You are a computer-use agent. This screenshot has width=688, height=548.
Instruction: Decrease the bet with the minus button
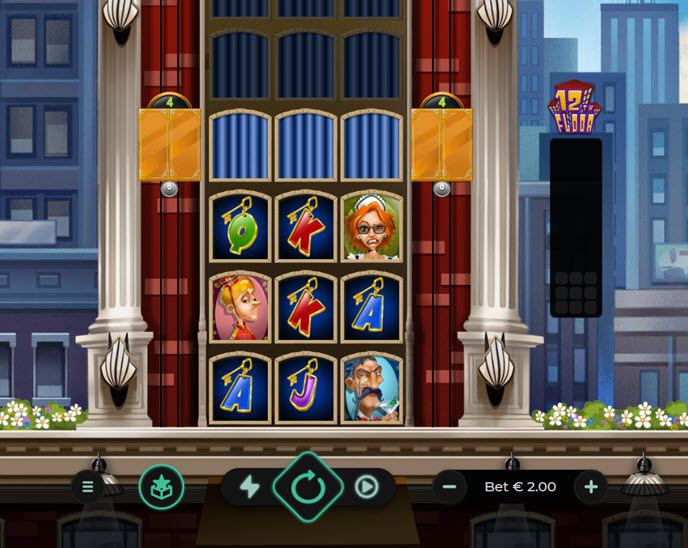pyautogui.click(x=449, y=487)
